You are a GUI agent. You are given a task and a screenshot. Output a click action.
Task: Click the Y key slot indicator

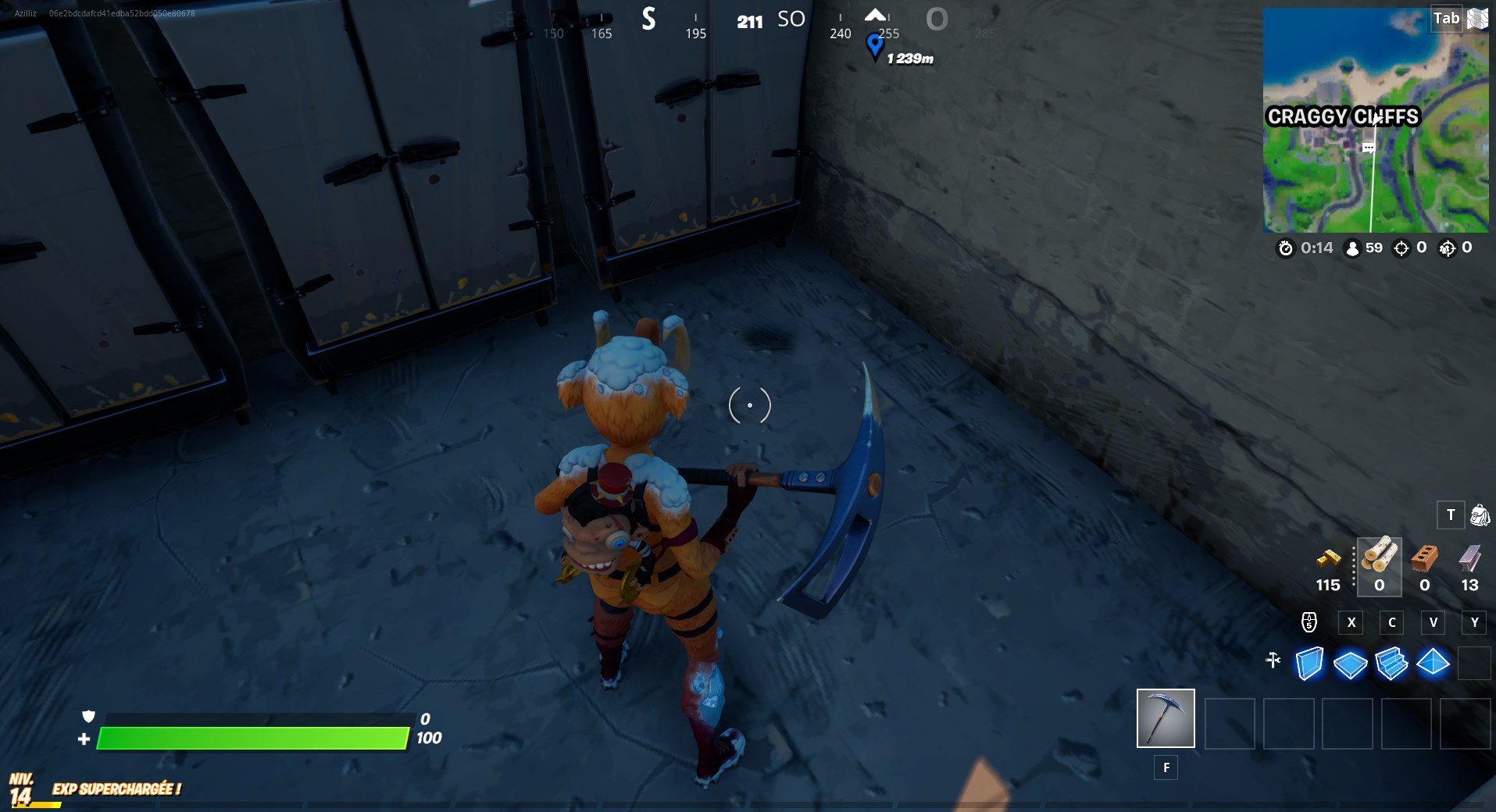click(1475, 622)
